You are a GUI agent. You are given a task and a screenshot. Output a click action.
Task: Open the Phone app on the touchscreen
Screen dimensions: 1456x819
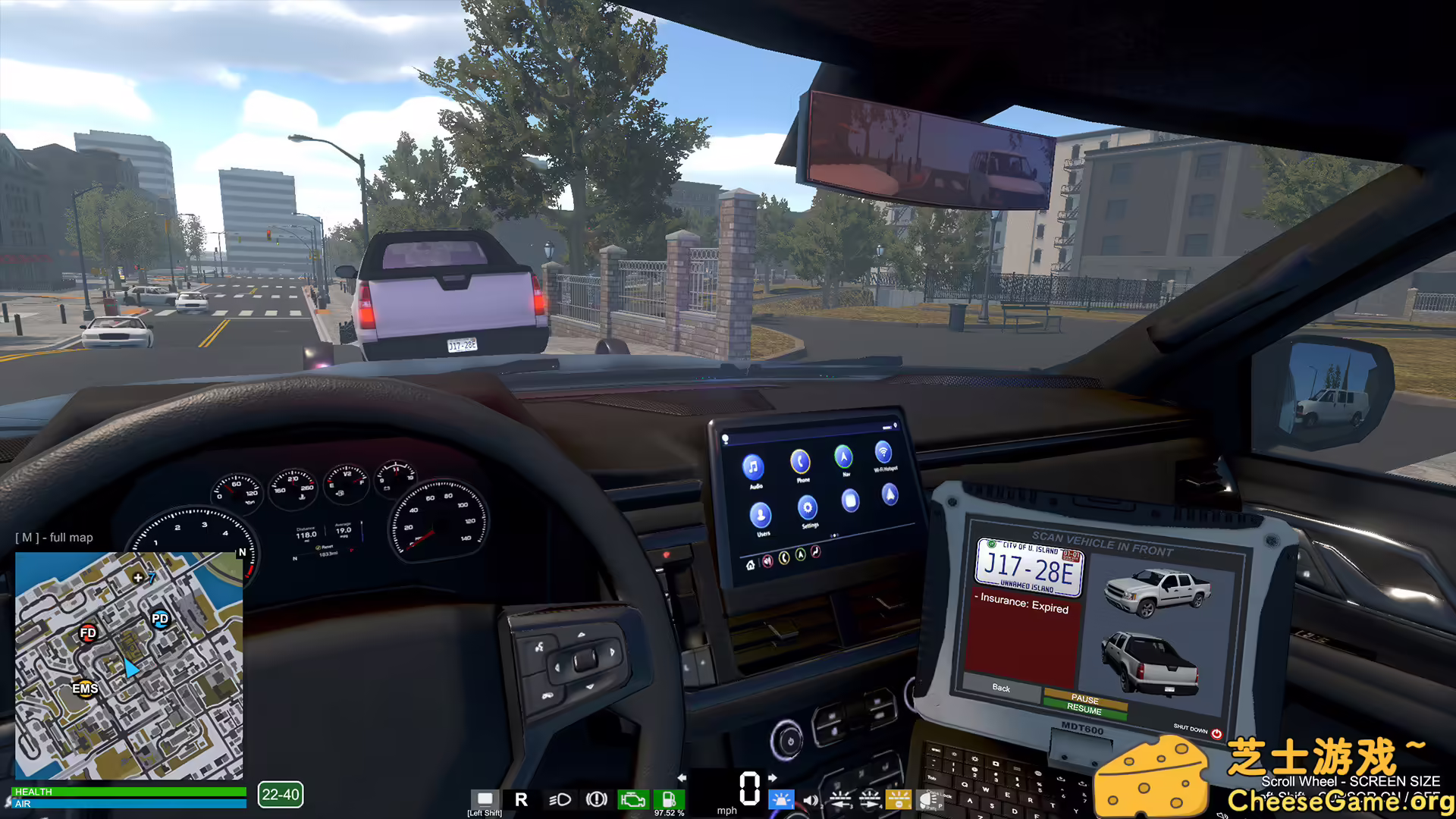tap(801, 462)
